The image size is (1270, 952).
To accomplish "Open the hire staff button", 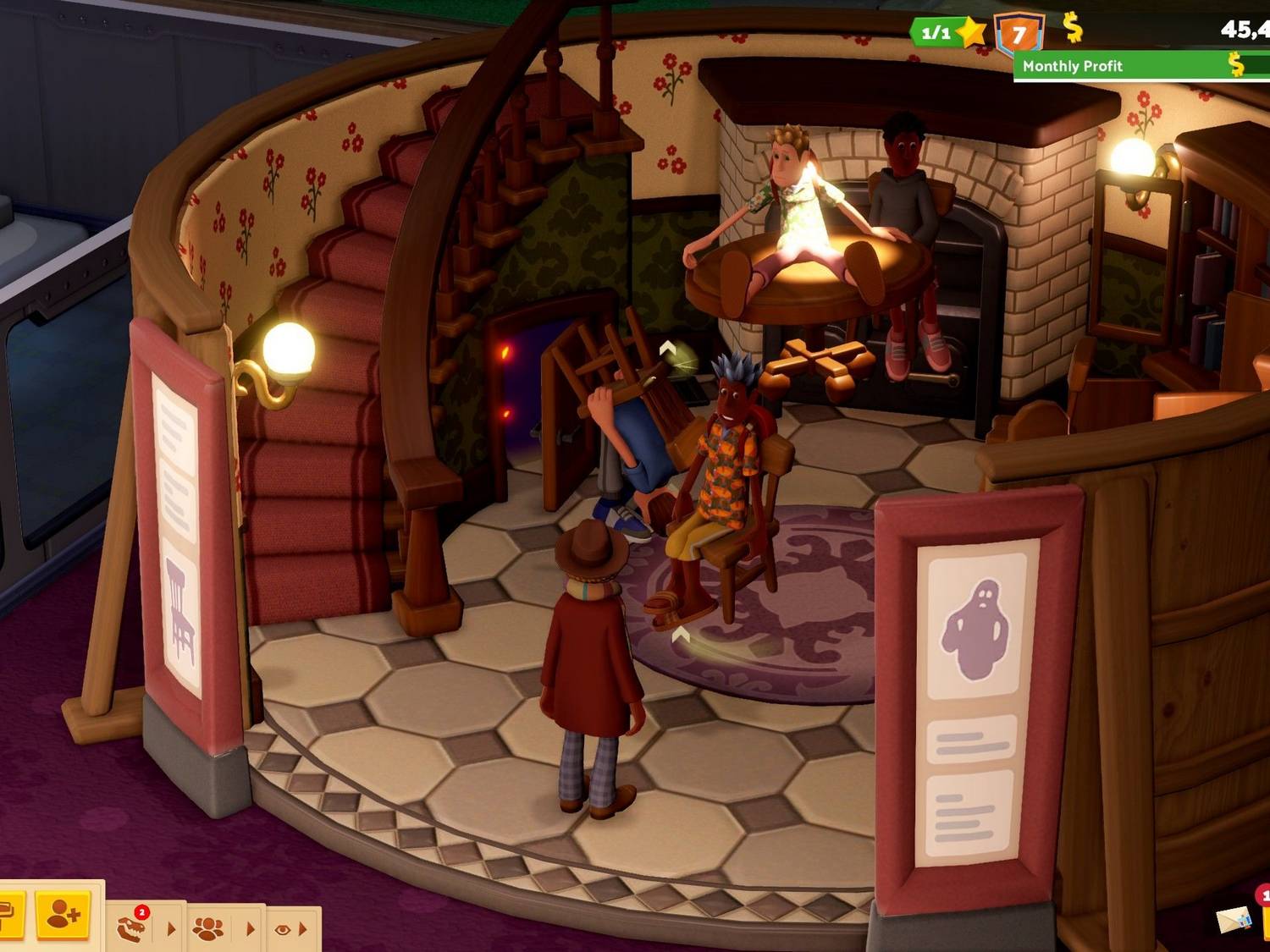I will point(64,914).
